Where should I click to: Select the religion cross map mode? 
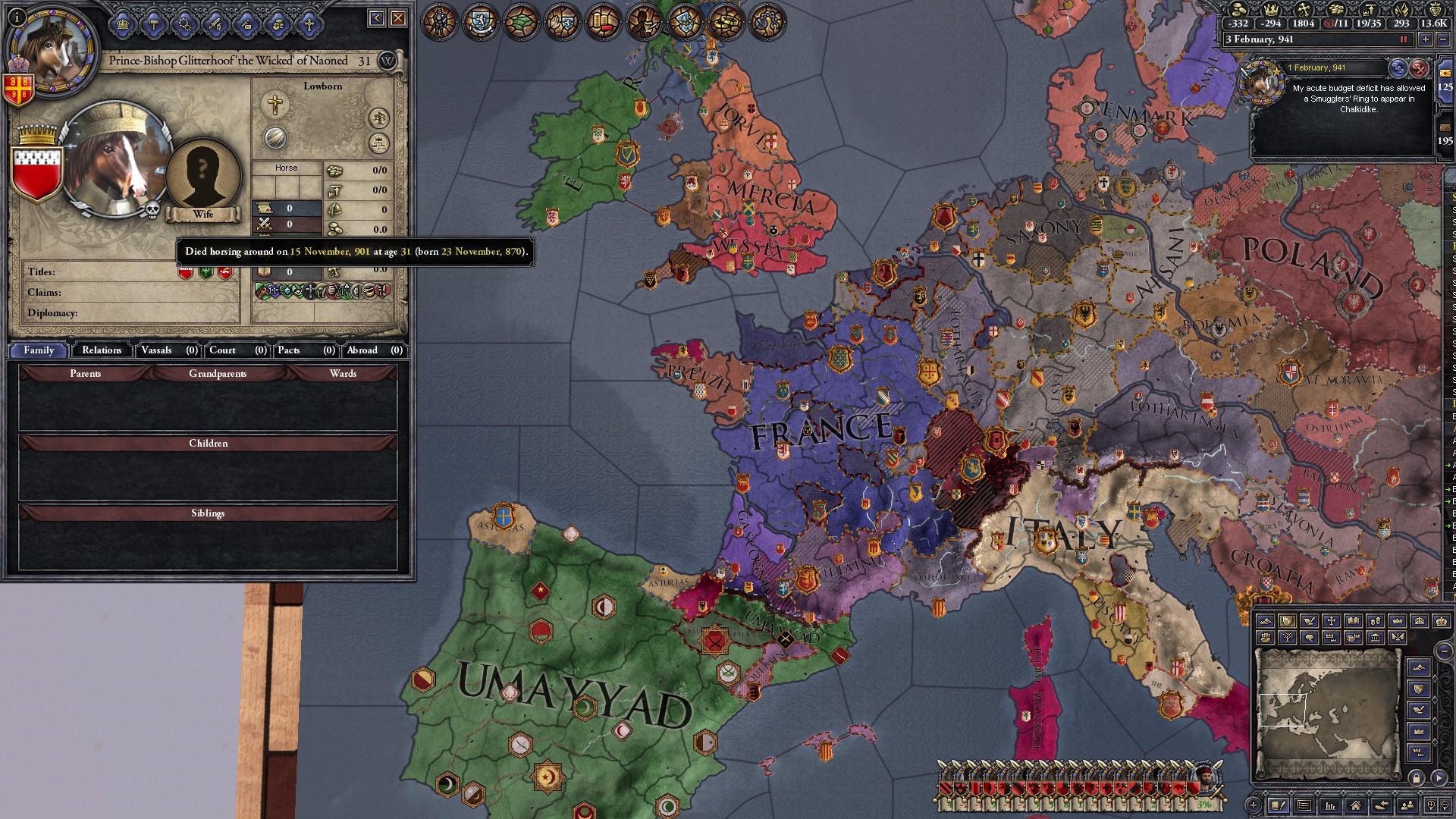(x=1331, y=621)
